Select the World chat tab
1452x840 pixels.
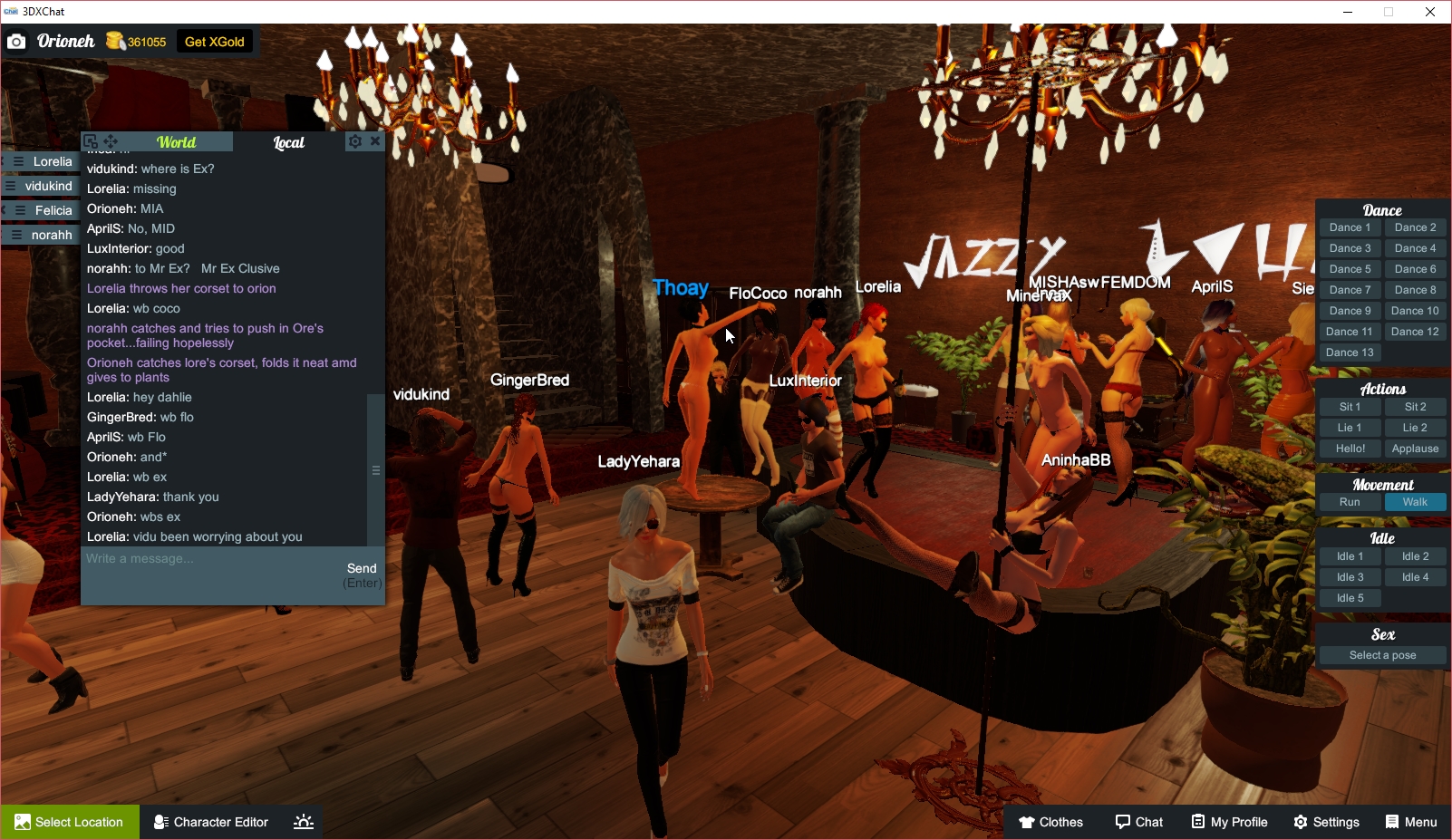176,141
